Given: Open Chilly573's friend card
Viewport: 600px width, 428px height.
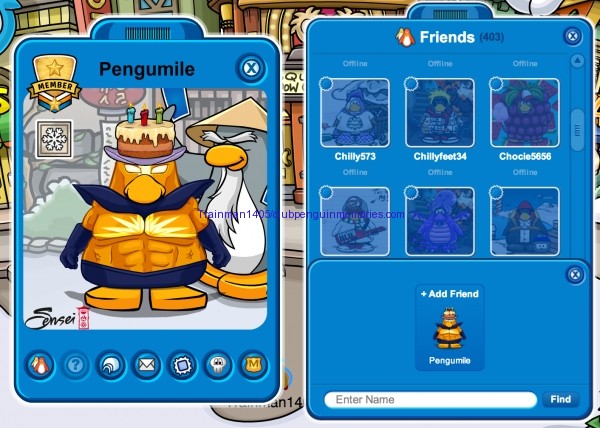Looking at the screenshot, I should click(x=355, y=113).
